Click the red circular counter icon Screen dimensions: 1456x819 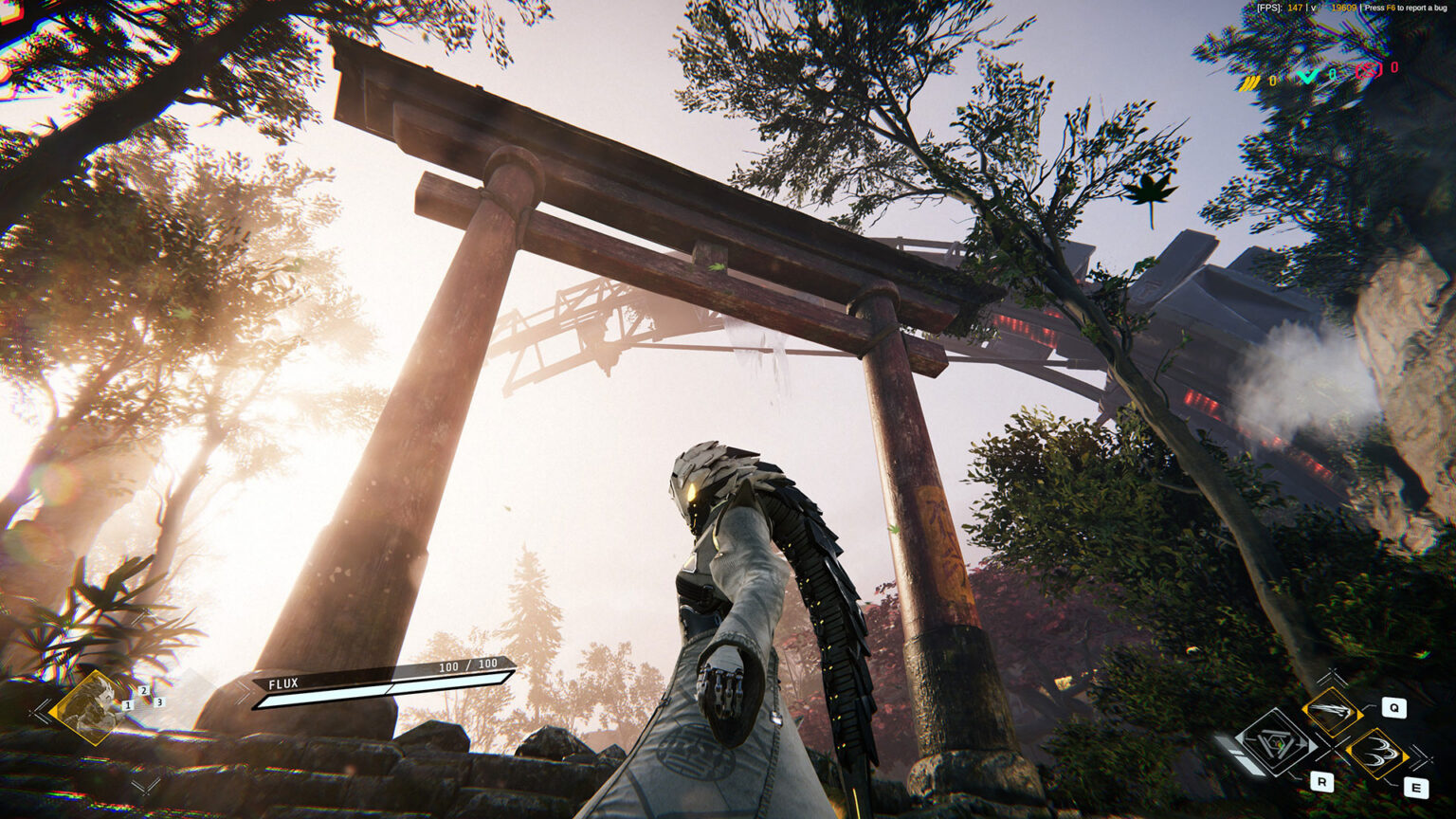(1369, 70)
